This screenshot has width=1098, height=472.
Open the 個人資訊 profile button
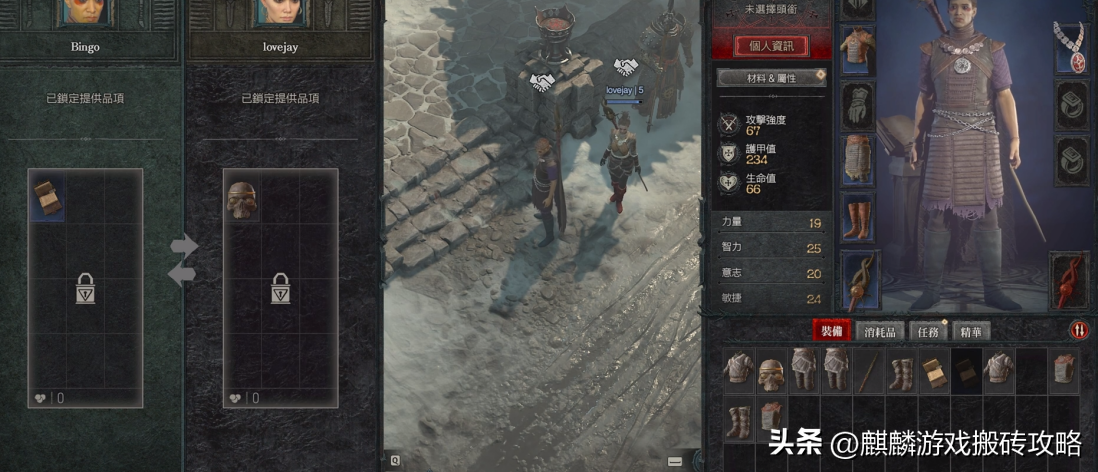click(771, 45)
